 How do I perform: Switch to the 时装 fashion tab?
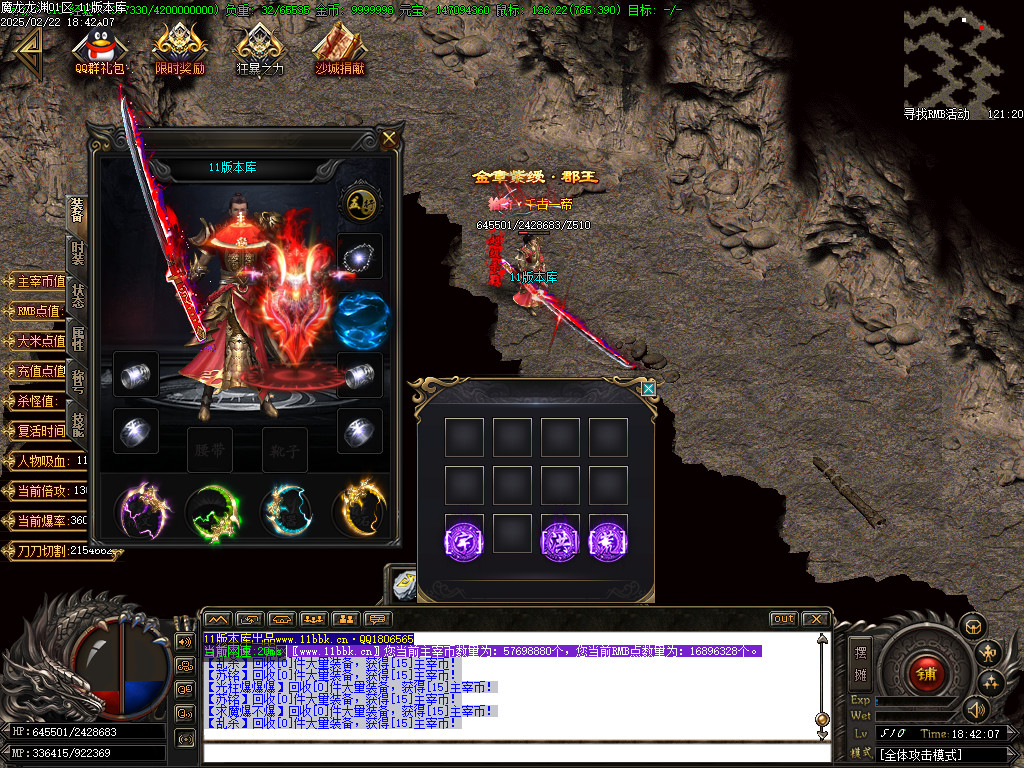78,253
